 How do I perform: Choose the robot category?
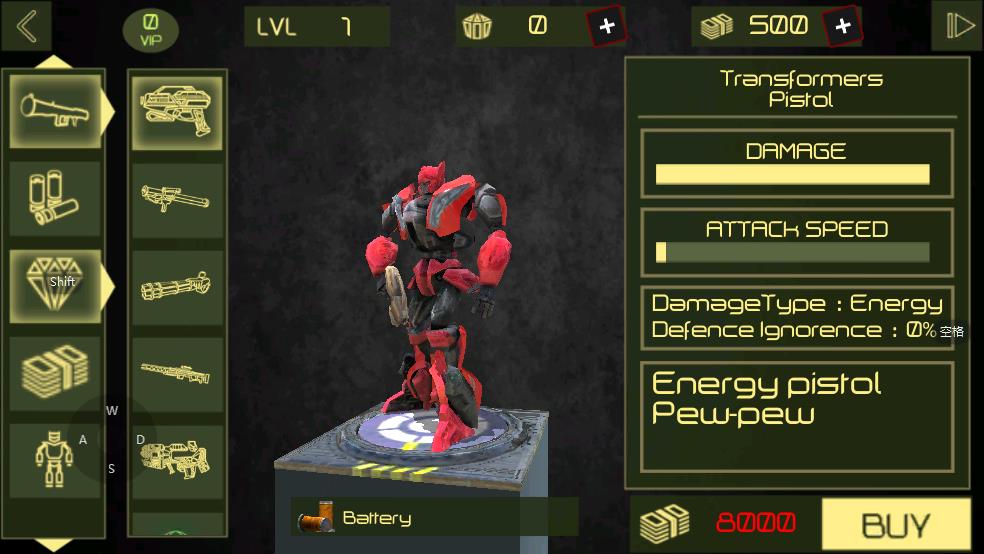[56, 459]
